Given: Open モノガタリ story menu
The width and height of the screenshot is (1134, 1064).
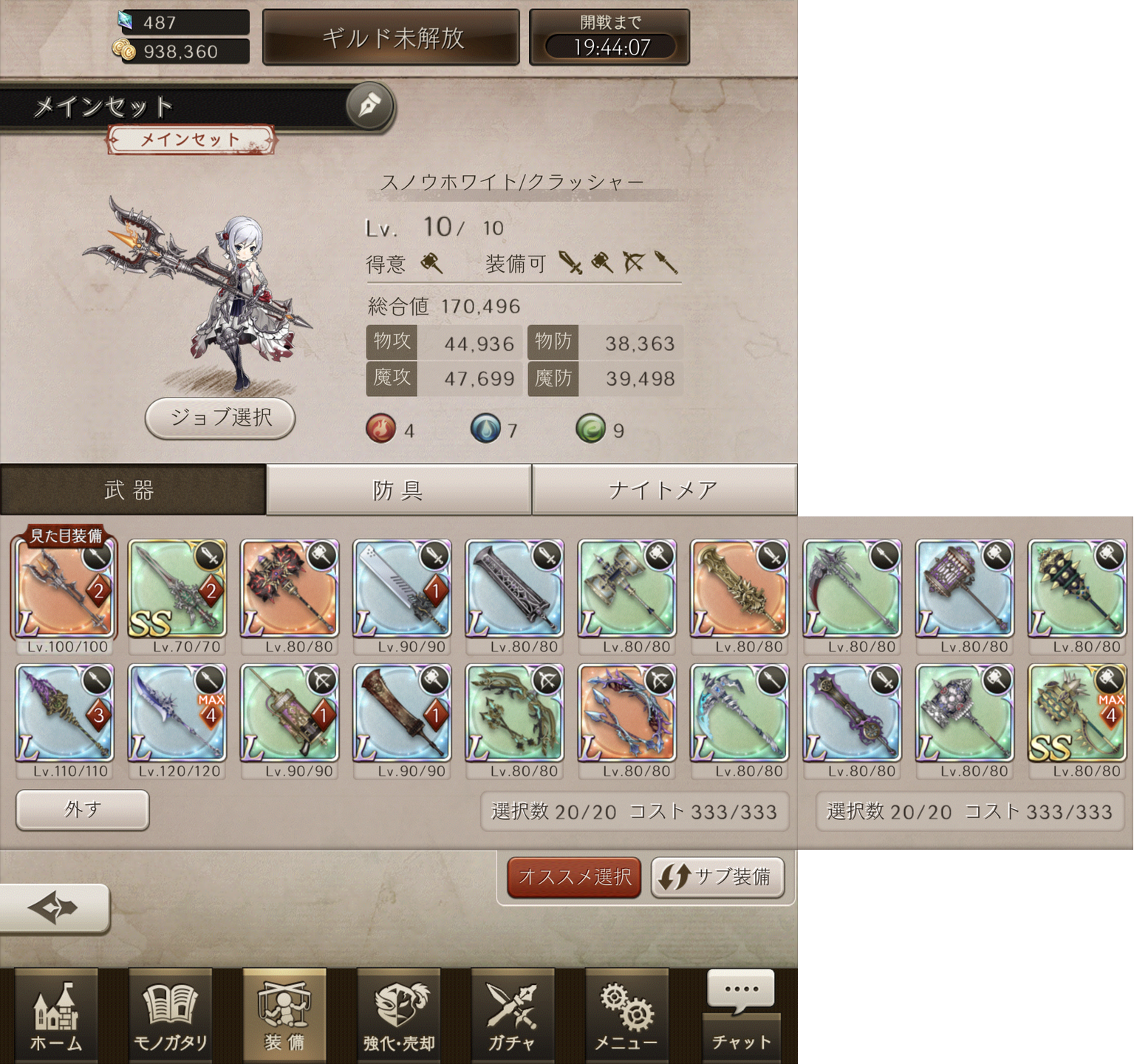Looking at the screenshot, I should pos(170,1016).
